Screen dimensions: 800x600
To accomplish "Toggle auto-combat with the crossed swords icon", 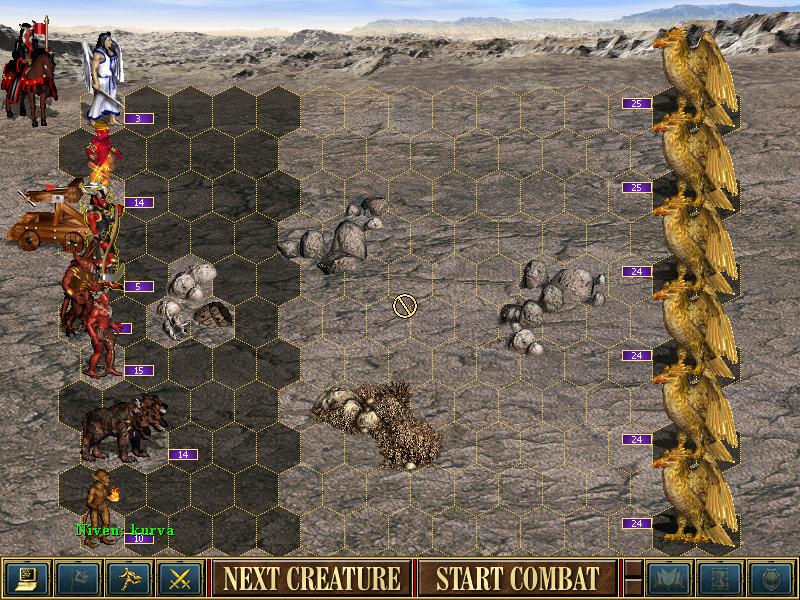I will point(180,578).
